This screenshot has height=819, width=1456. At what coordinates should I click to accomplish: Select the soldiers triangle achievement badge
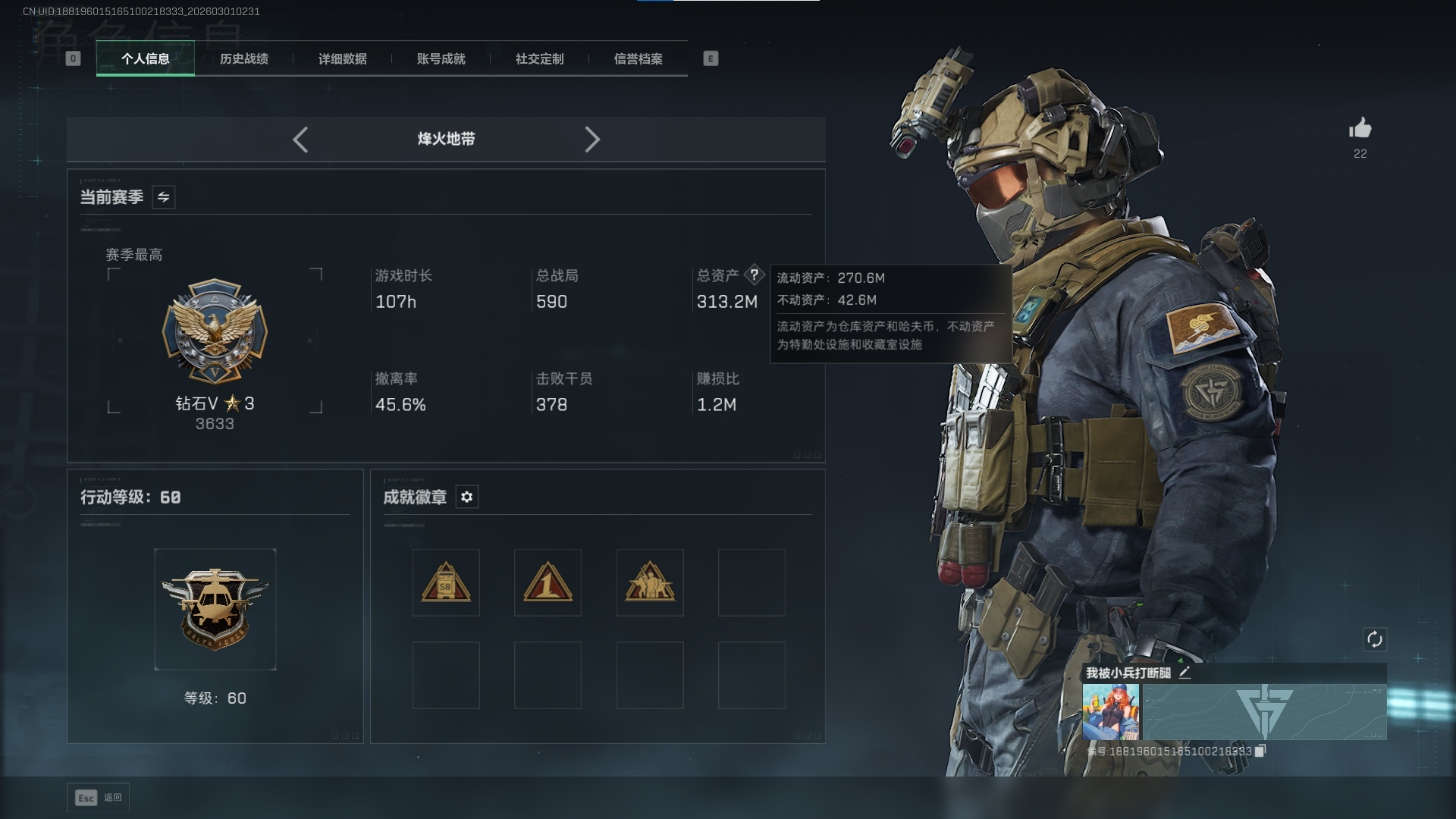[650, 582]
